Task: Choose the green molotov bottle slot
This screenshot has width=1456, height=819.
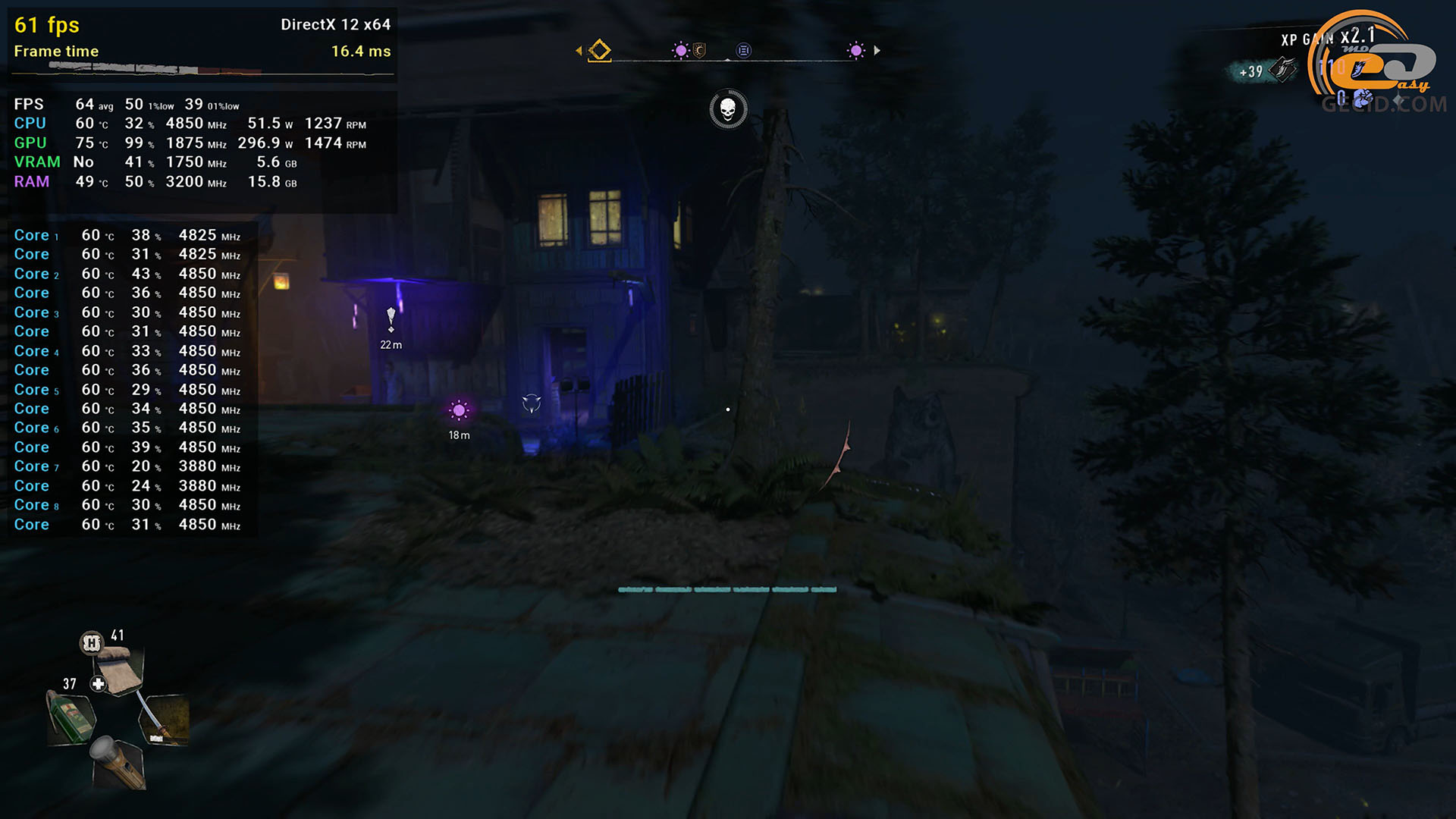Action: coord(72,717)
